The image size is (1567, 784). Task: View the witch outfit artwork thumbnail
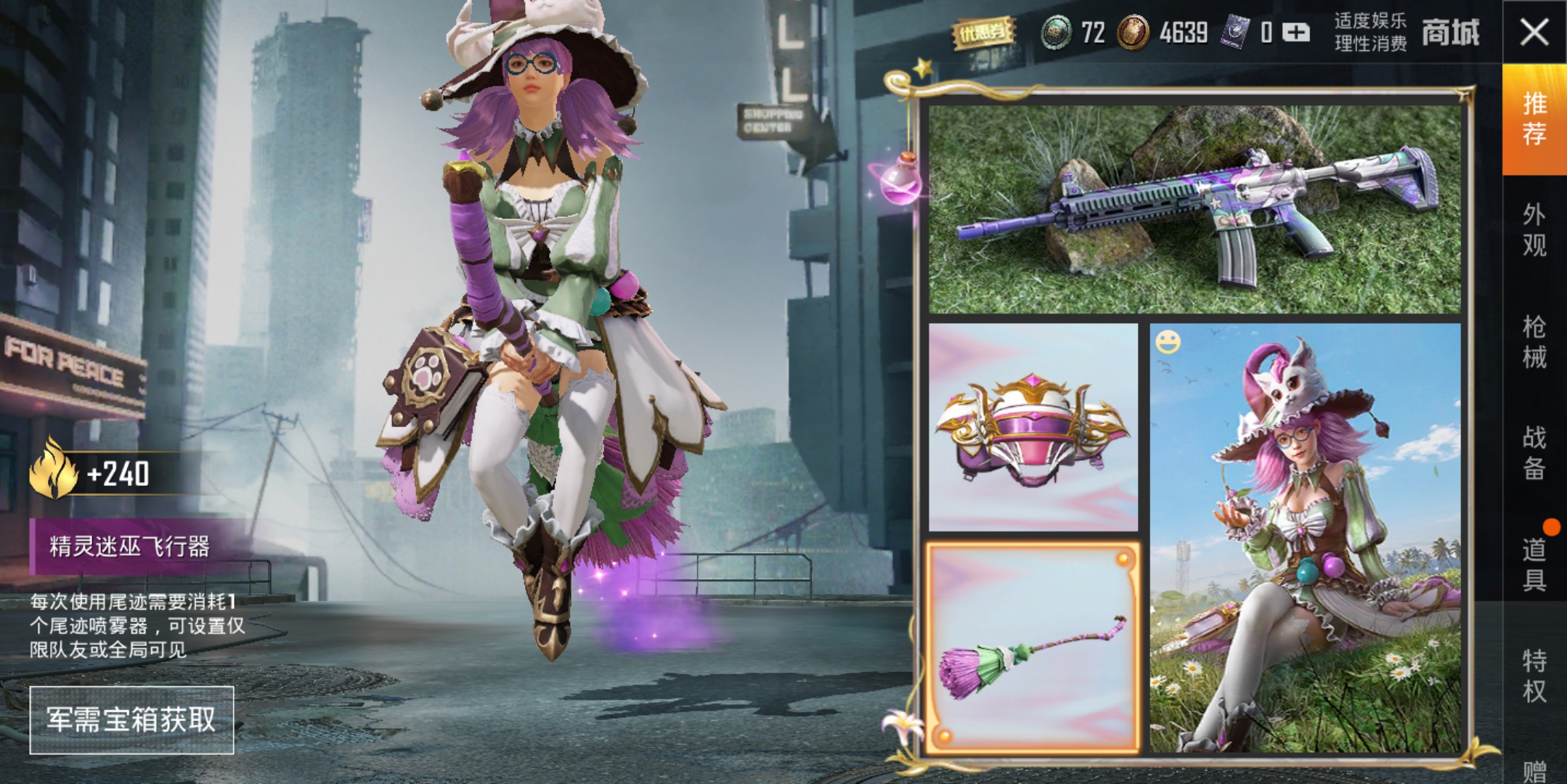(1305, 537)
